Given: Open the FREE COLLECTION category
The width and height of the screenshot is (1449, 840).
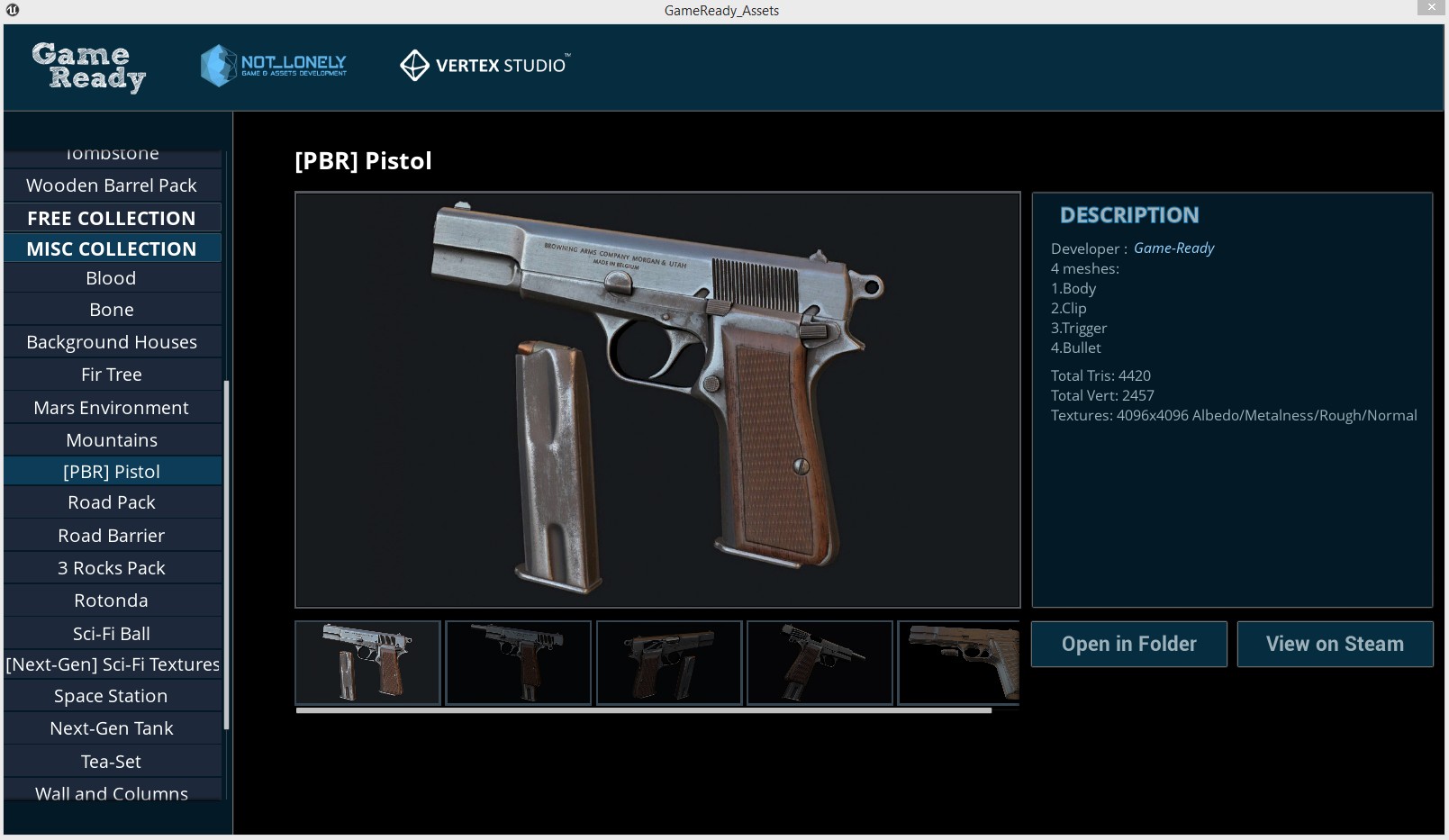Looking at the screenshot, I should click(112, 217).
